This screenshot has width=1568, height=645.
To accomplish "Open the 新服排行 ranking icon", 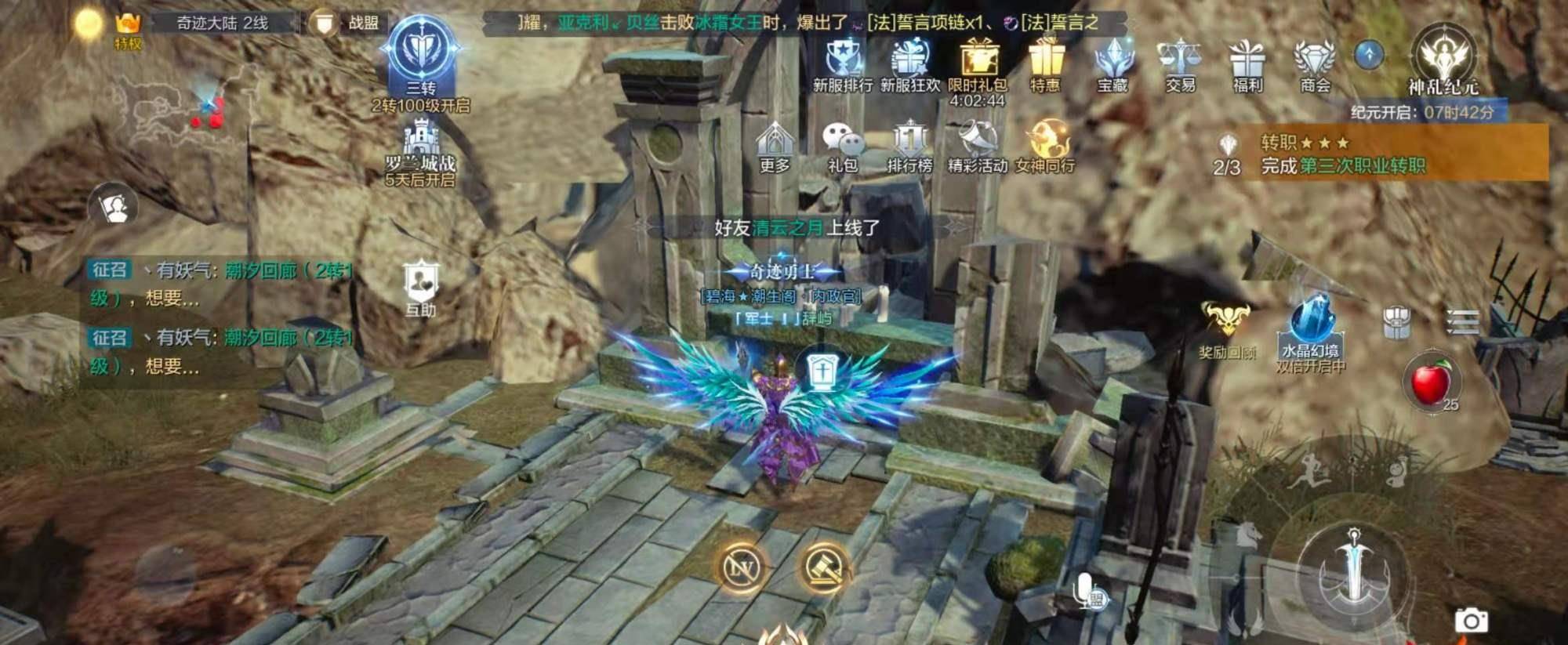I will coord(843,61).
